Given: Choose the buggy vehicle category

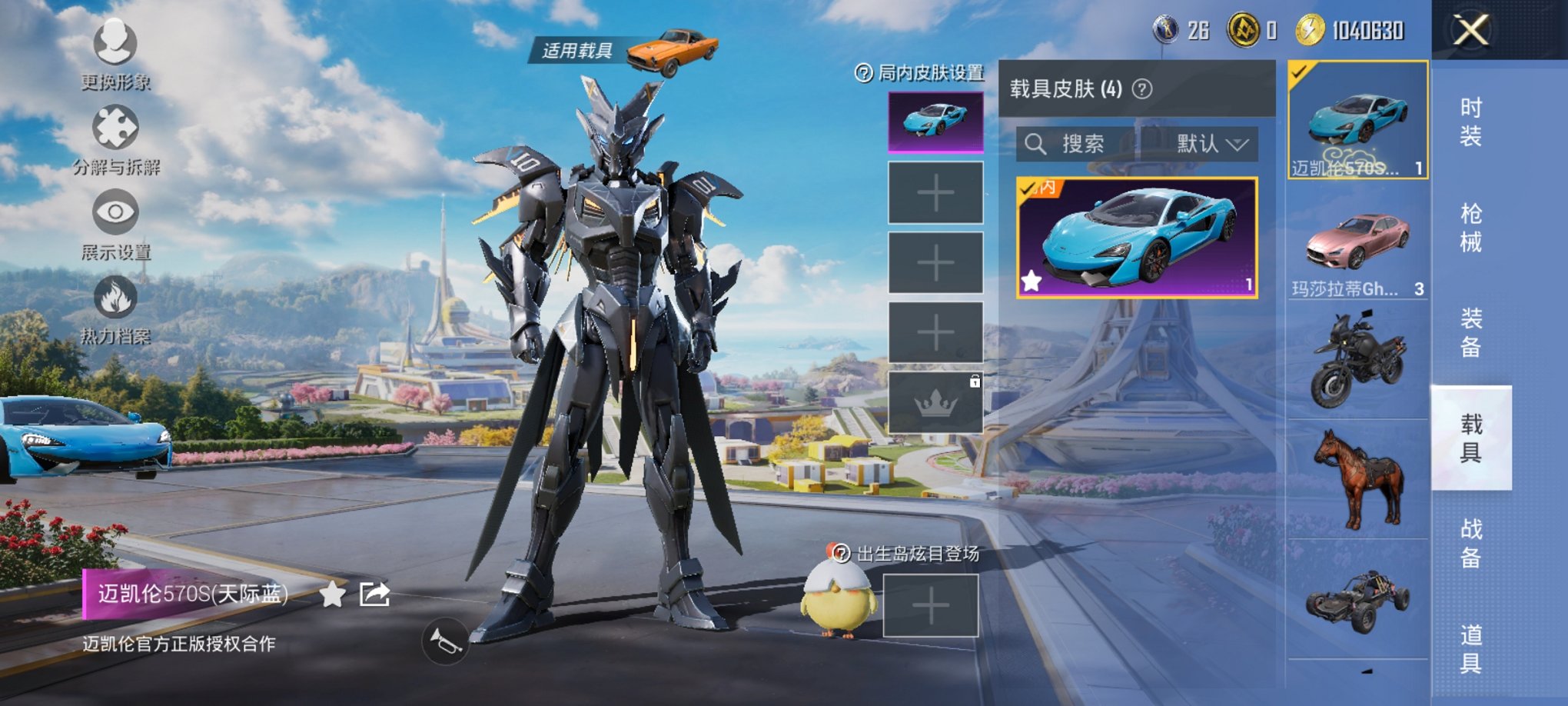Looking at the screenshot, I should click(1357, 600).
